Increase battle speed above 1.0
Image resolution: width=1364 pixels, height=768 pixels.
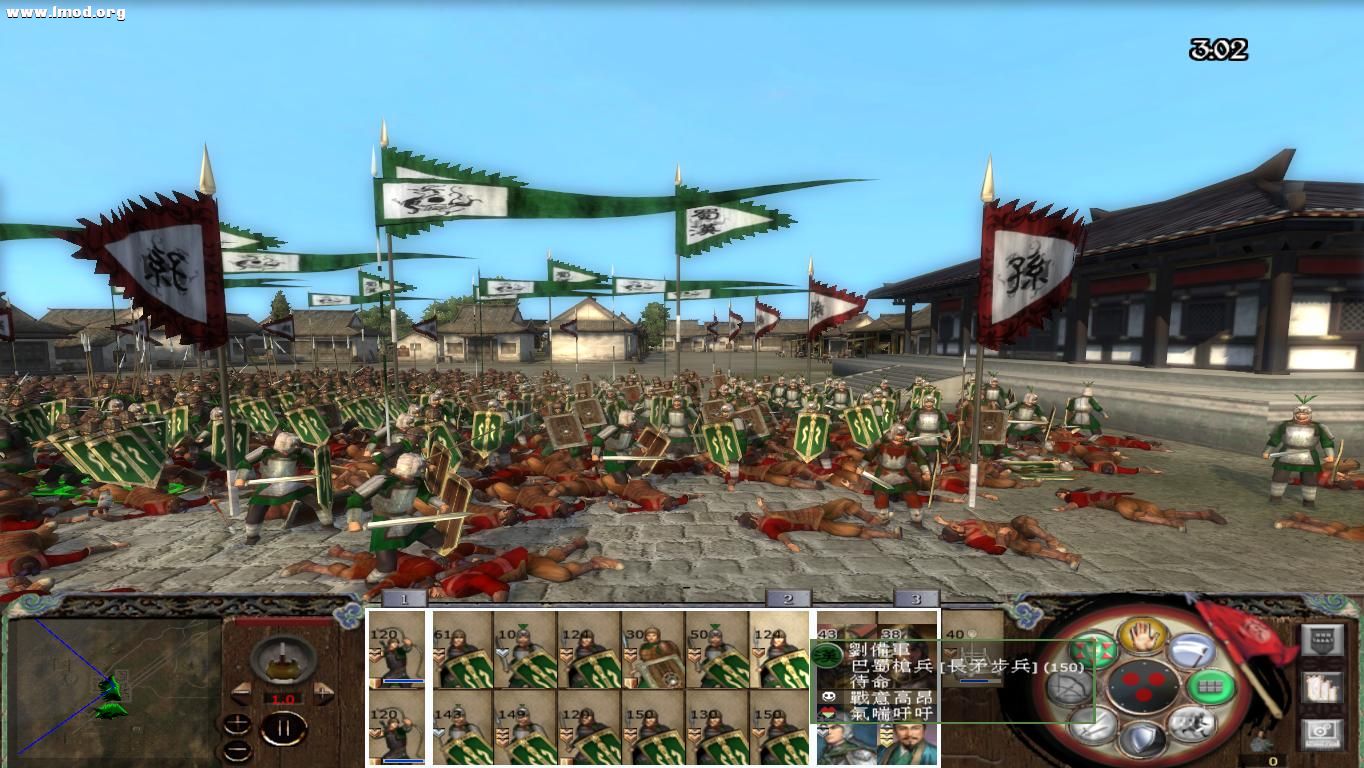click(x=322, y=692)
